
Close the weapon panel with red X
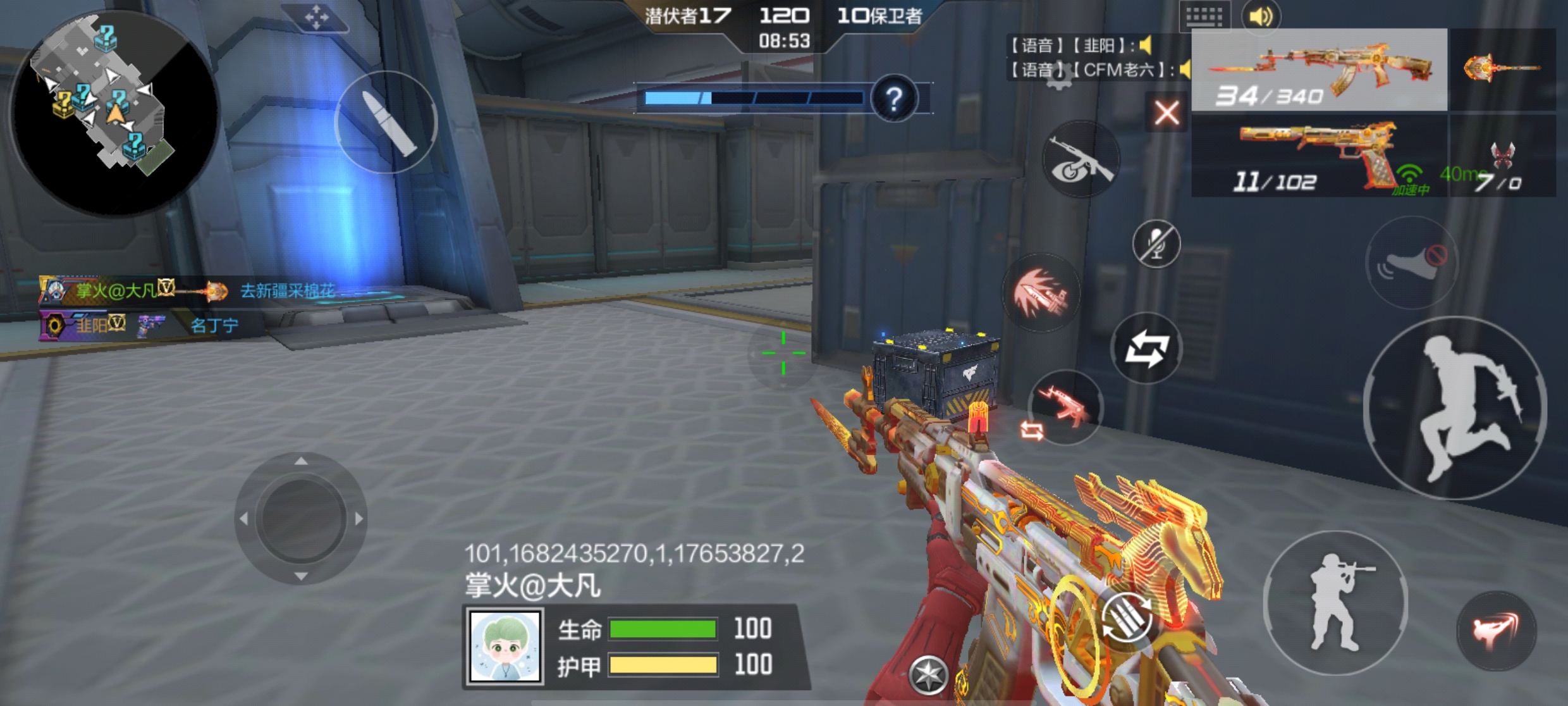[1167, 114]
